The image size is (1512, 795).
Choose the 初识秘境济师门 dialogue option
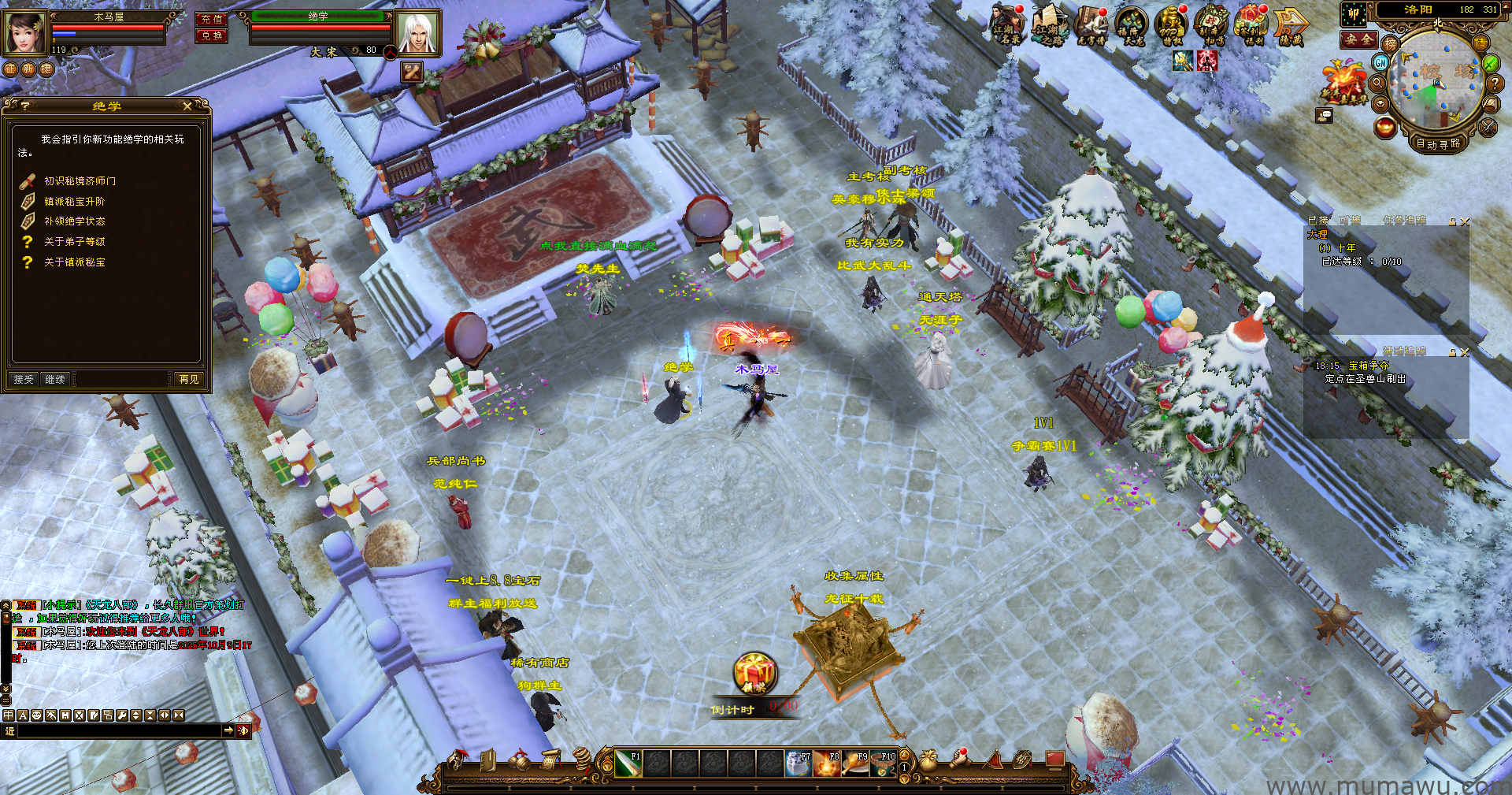pos(80,181)
